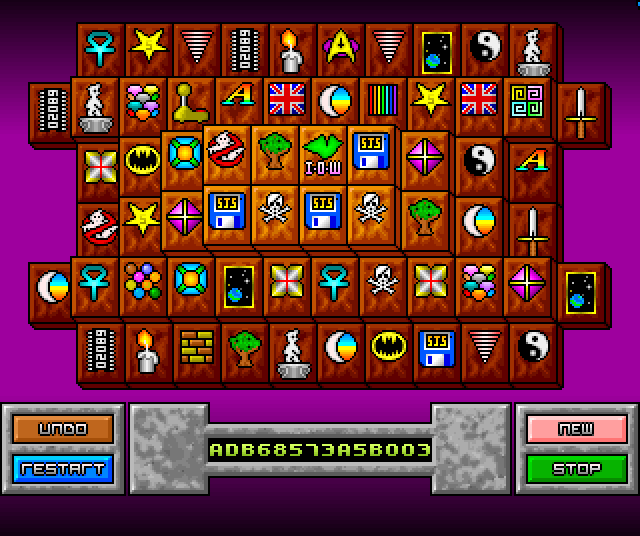This screenshot has width=640, height=536.
Task: Select the green I-O-W tile
Action: click(x=321, y=153)
